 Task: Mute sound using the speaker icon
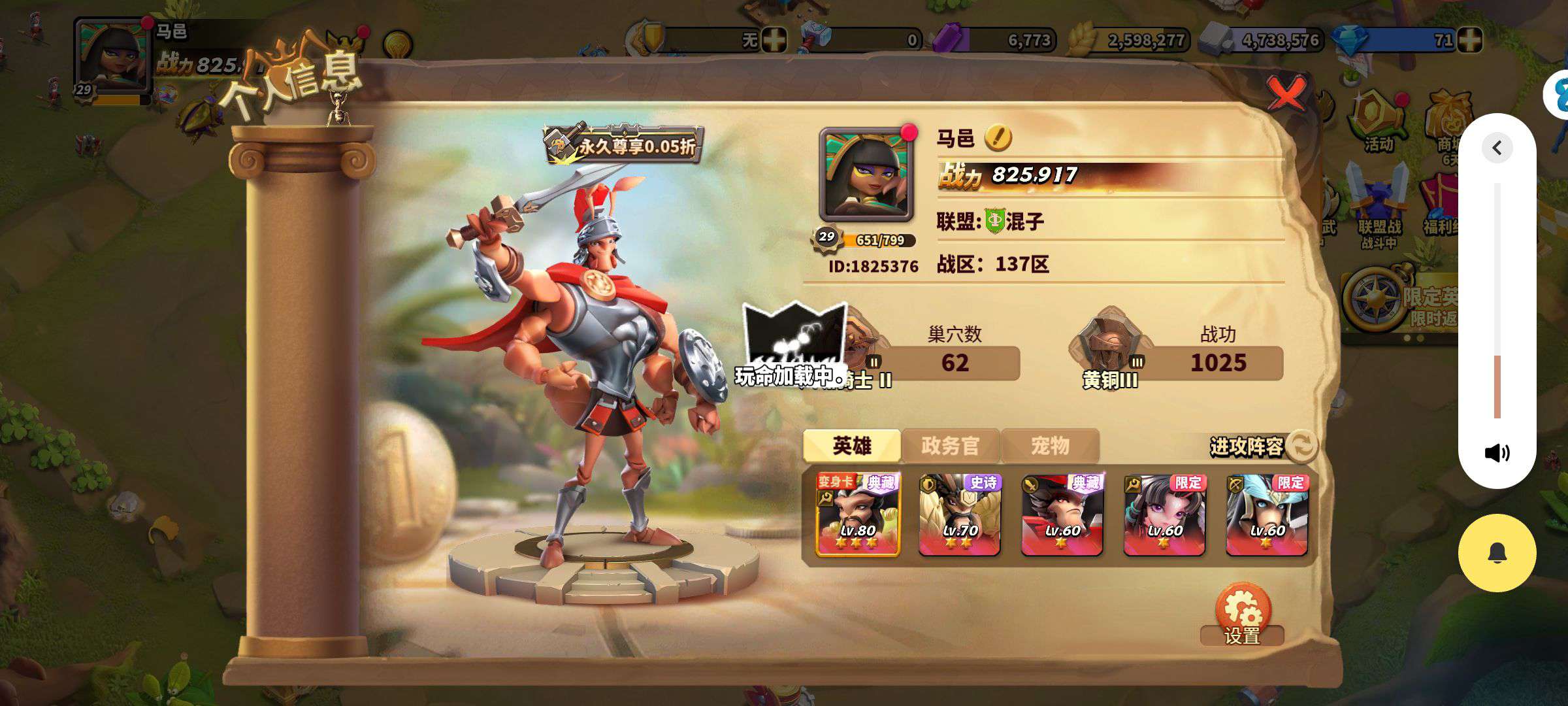click(x=1497, y=452)
